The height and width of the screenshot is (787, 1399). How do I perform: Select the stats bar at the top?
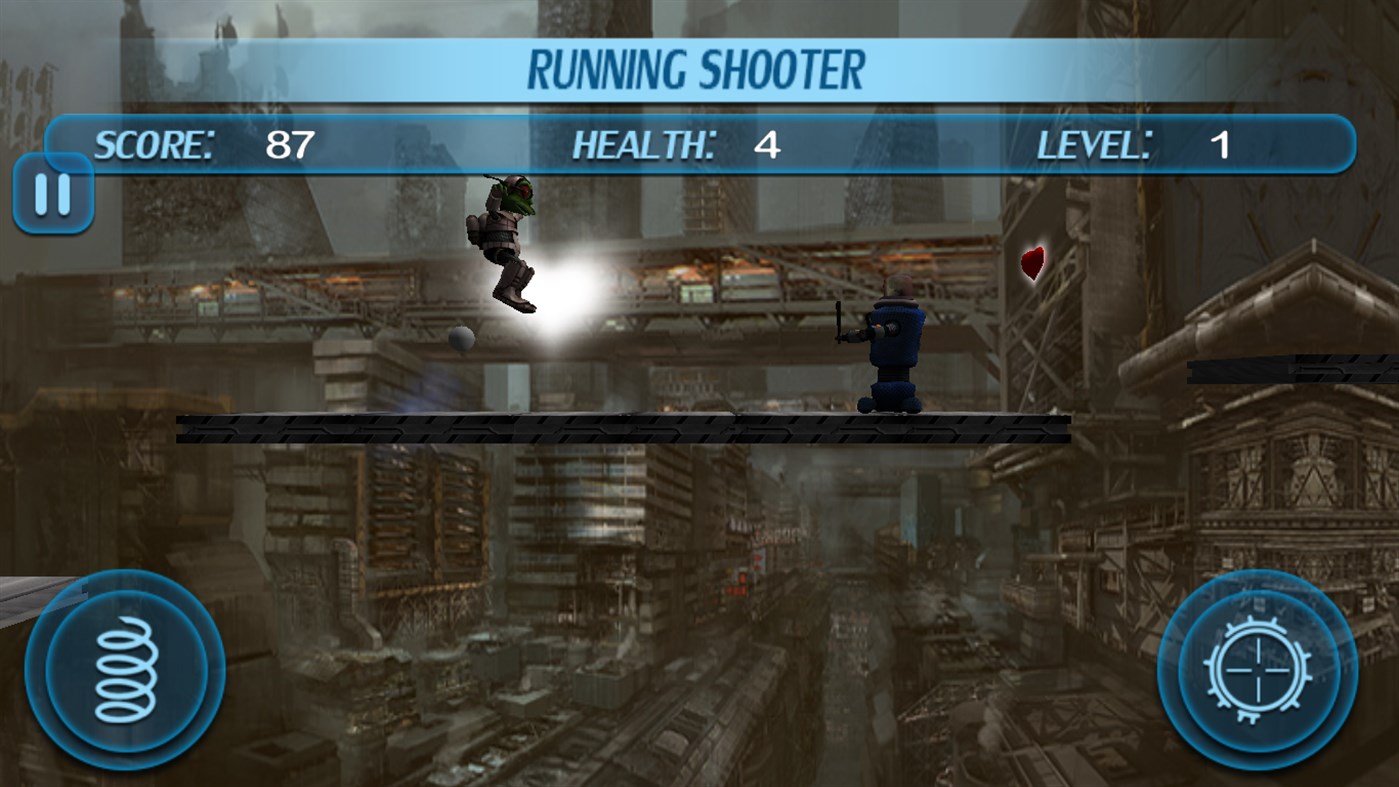pyautogui.click(x=699, y=144)
